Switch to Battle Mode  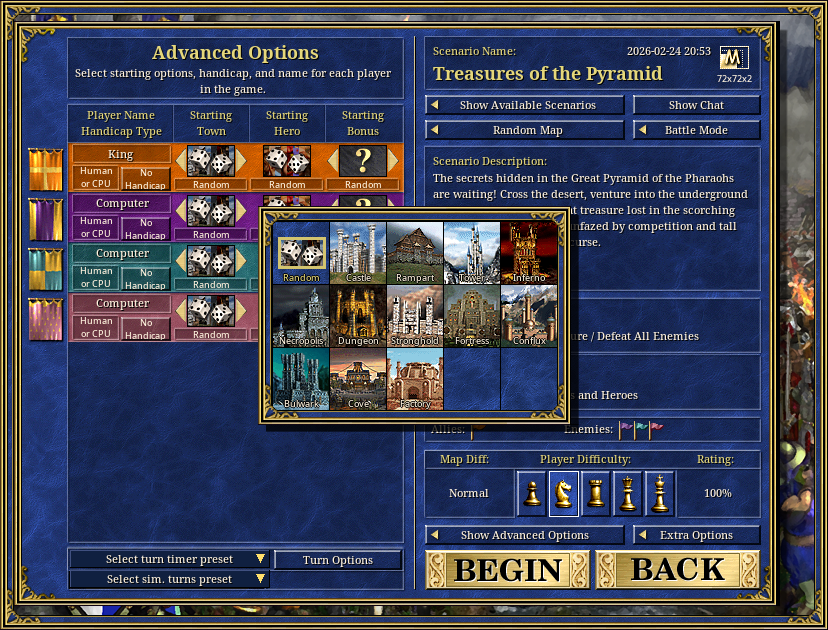(x=697, y=130)
